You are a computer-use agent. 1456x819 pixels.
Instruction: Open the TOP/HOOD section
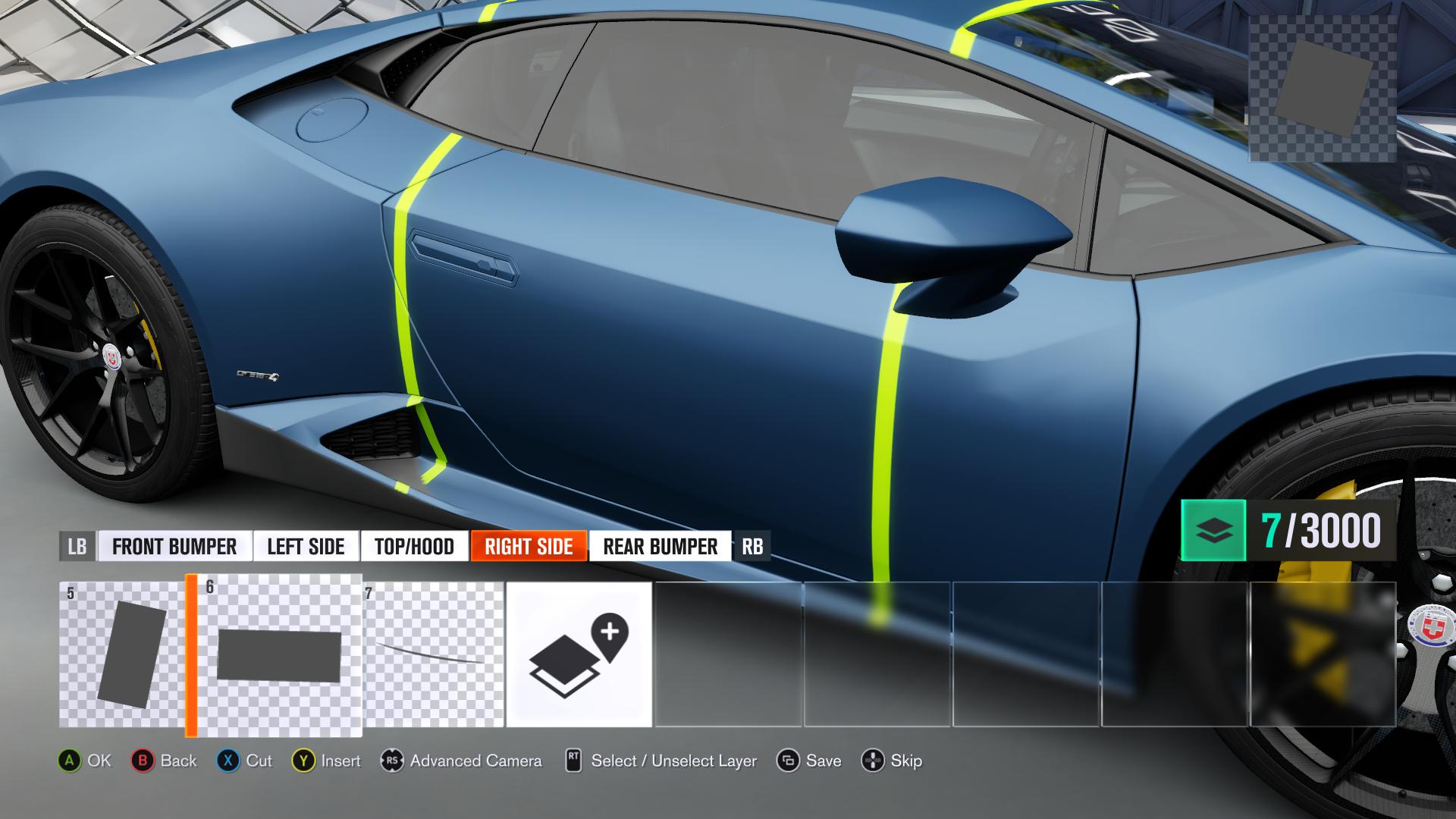pos(414,546)
